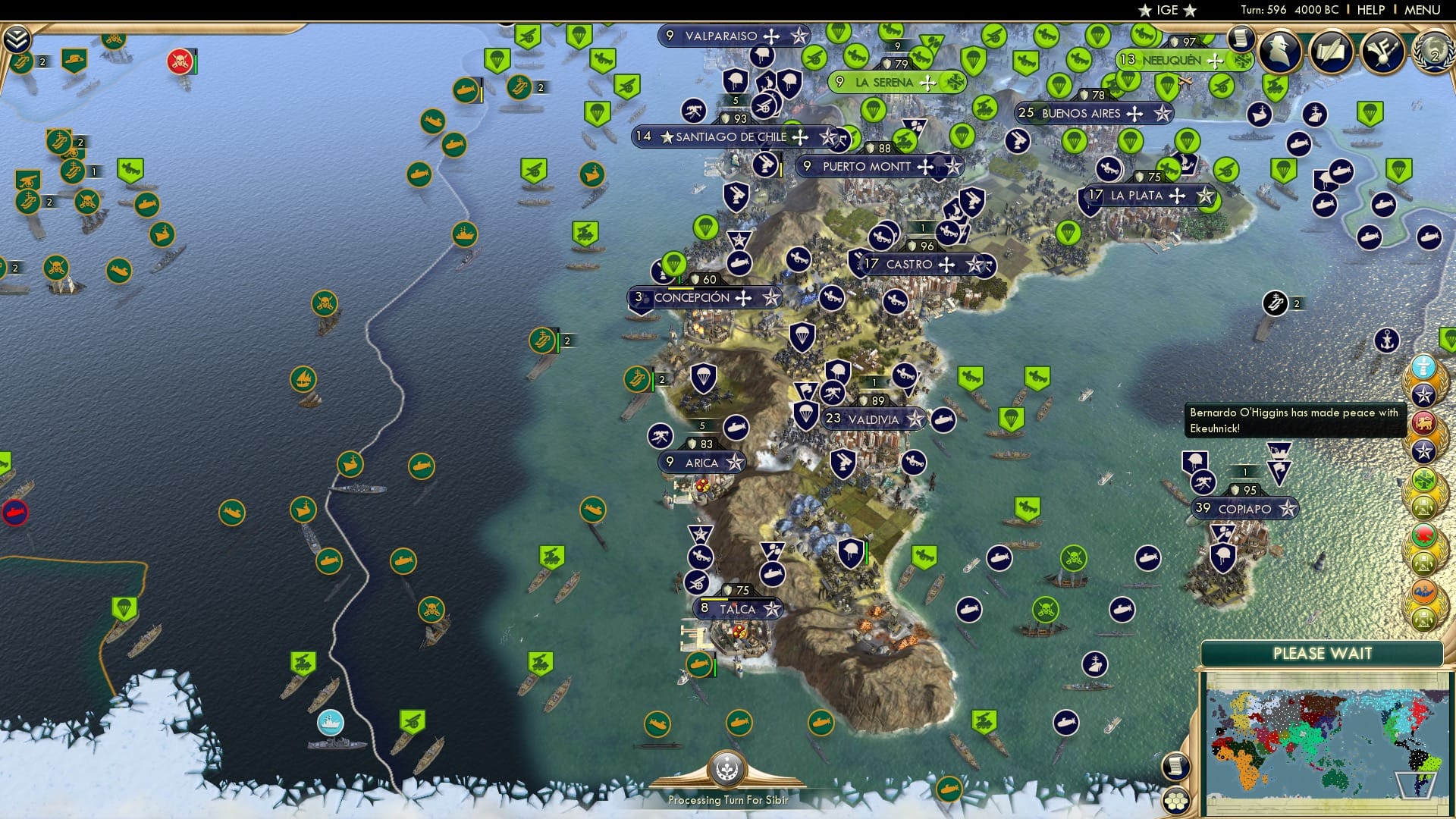Click the red skull barbarian icon at top left

(180, 63)
